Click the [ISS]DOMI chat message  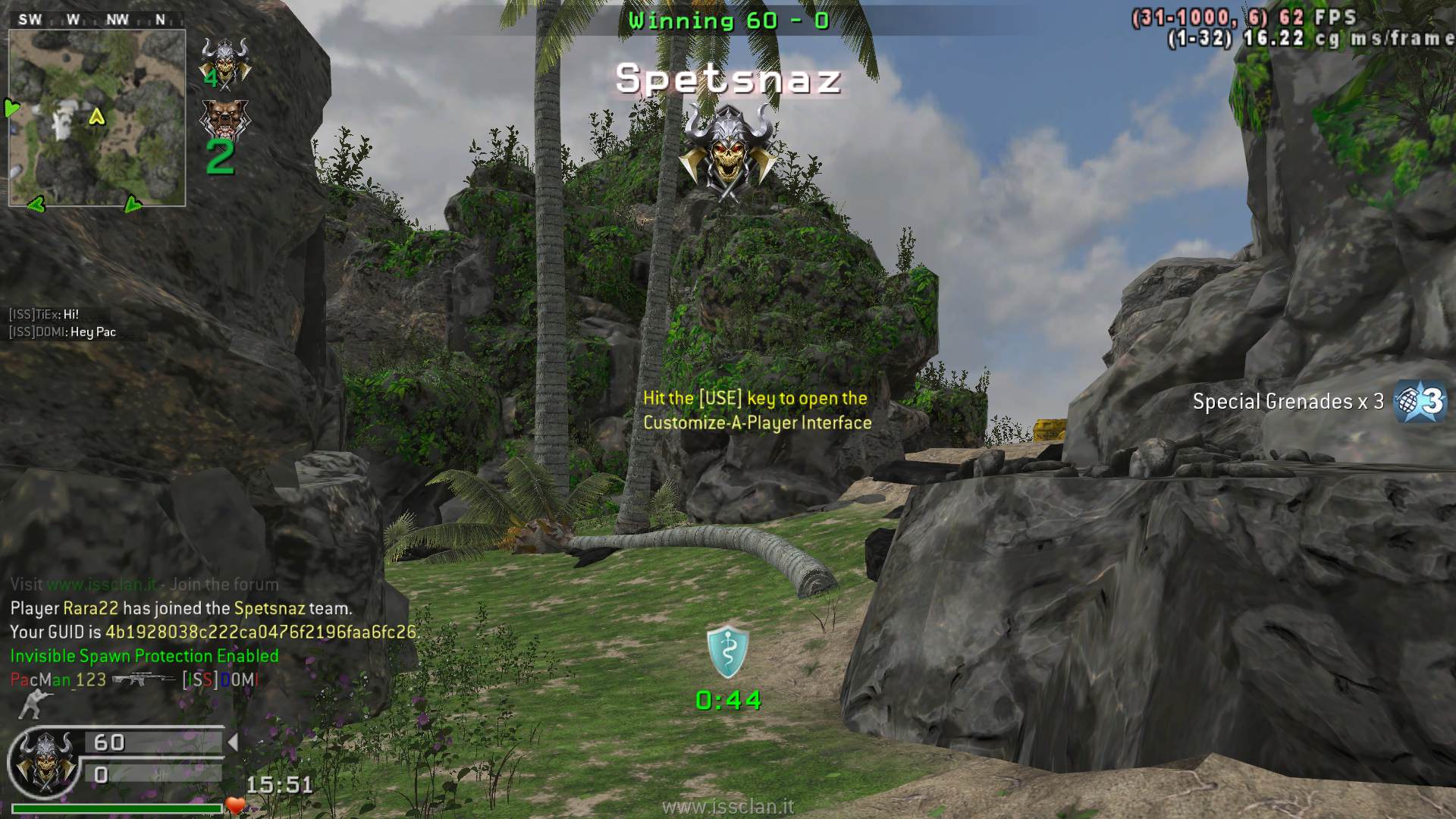click(63, 332)
